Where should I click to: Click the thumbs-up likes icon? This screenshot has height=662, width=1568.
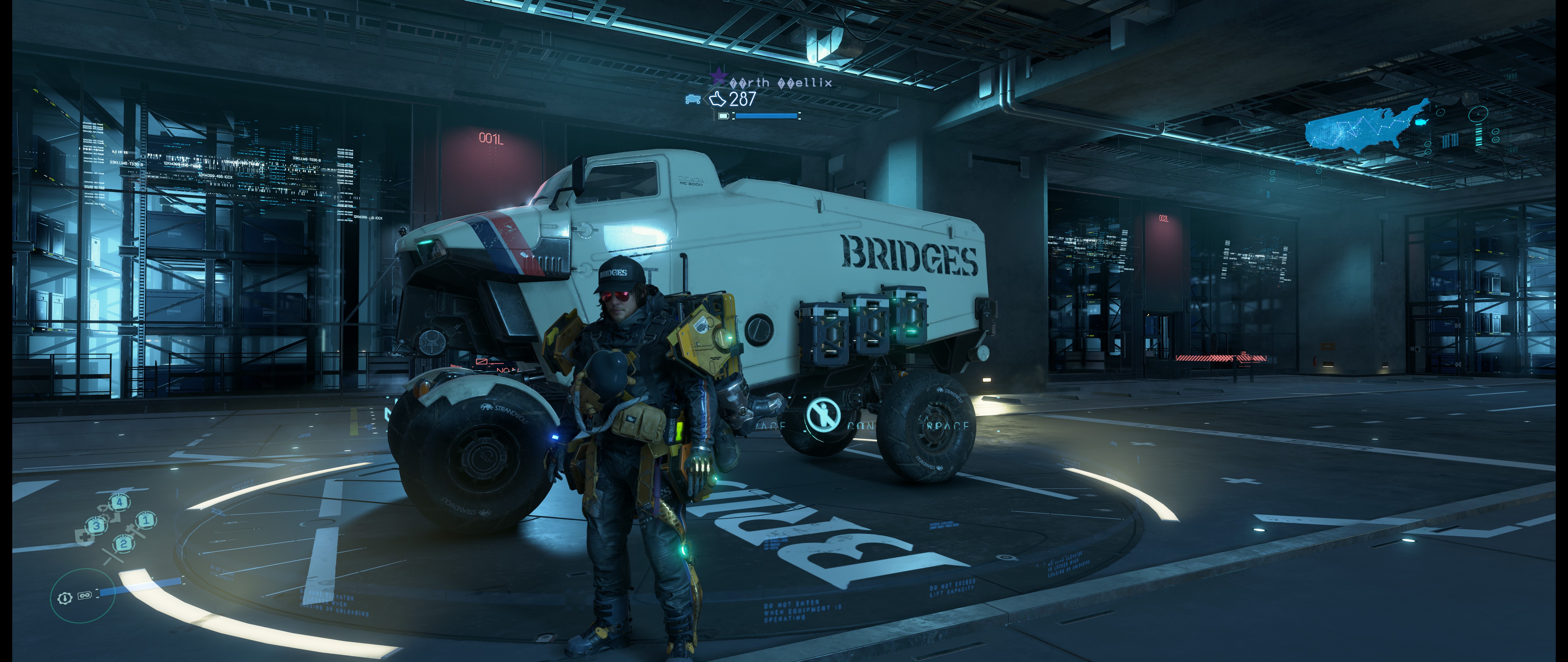click(x=718, y=99)
